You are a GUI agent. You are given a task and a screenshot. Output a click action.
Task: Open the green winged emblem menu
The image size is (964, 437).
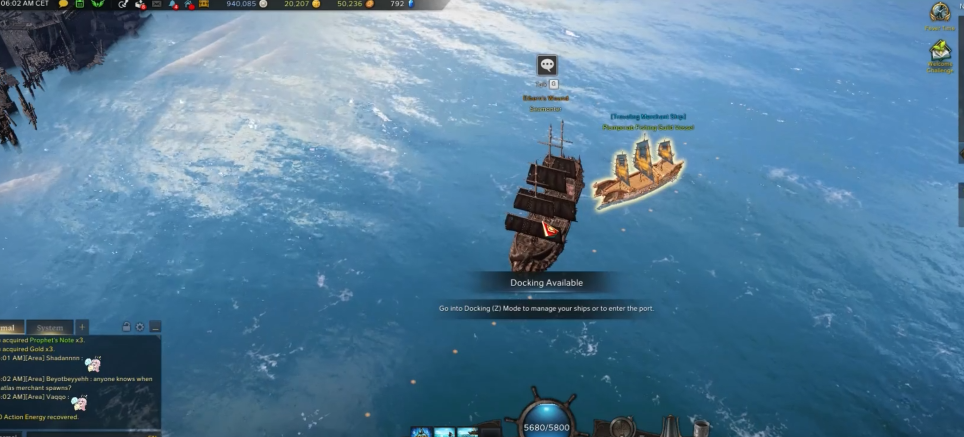(98, 4)
